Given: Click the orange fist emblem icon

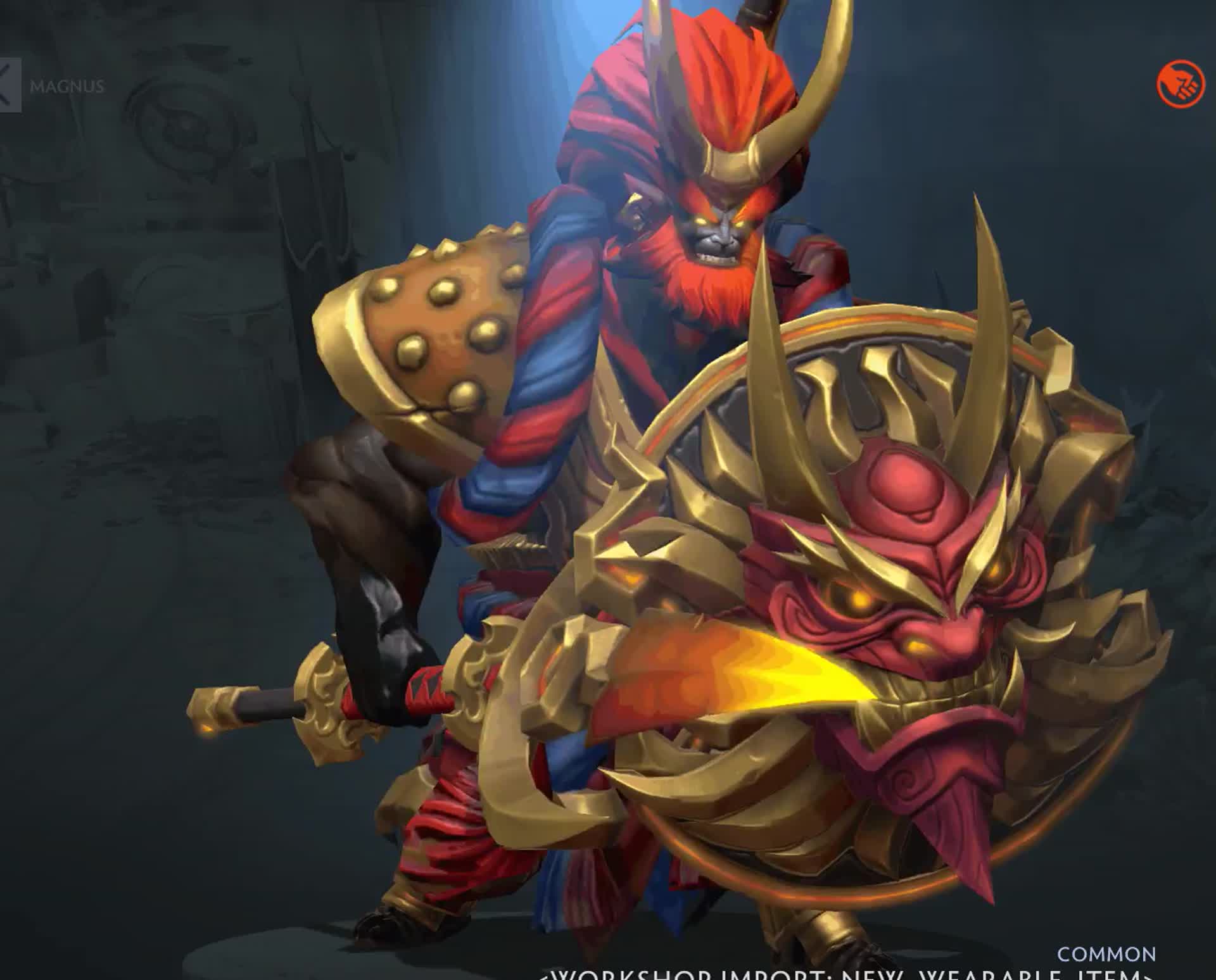Looking at the screenshot, I should 1181,85.
